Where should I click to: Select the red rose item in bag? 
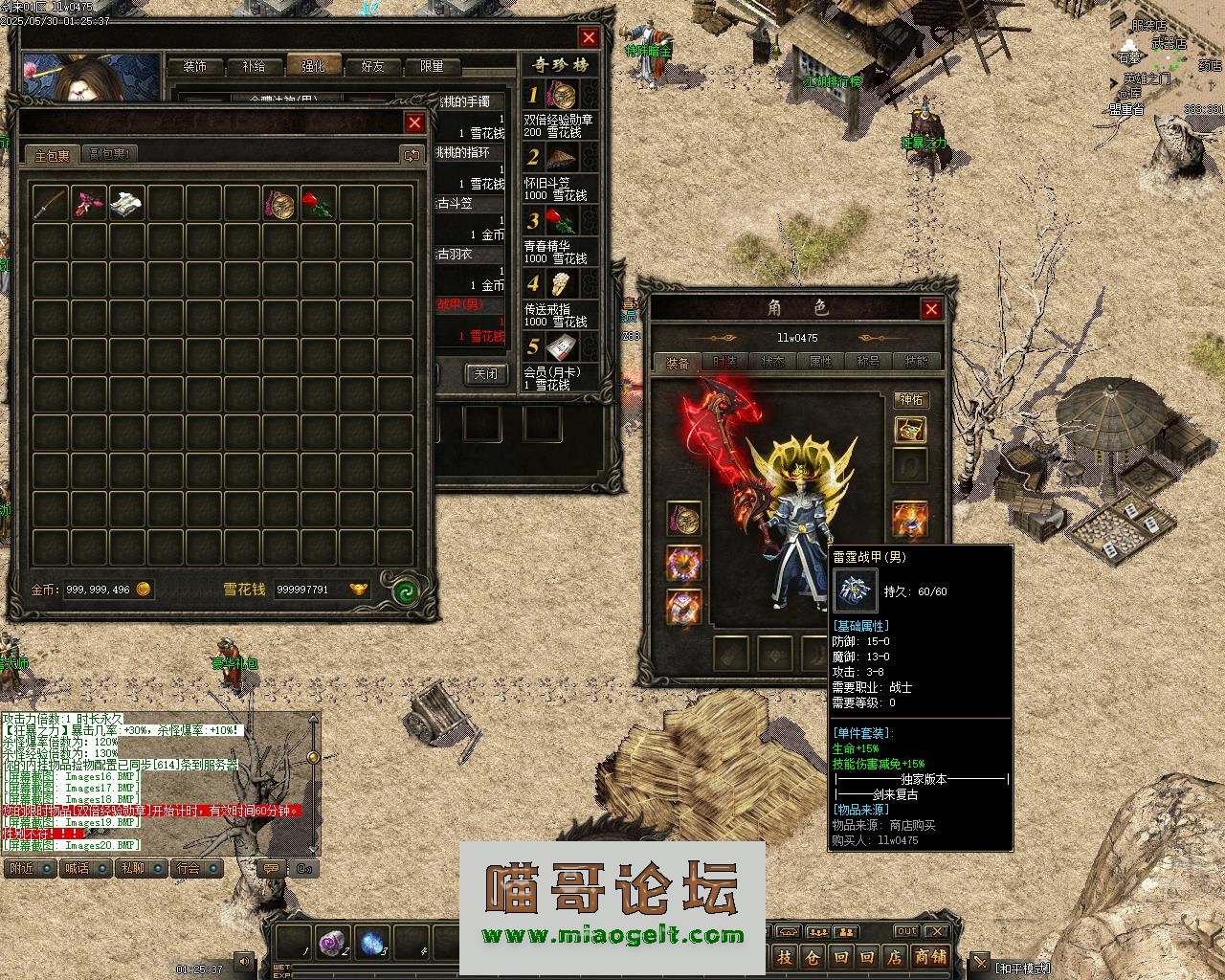coord(317,203)
